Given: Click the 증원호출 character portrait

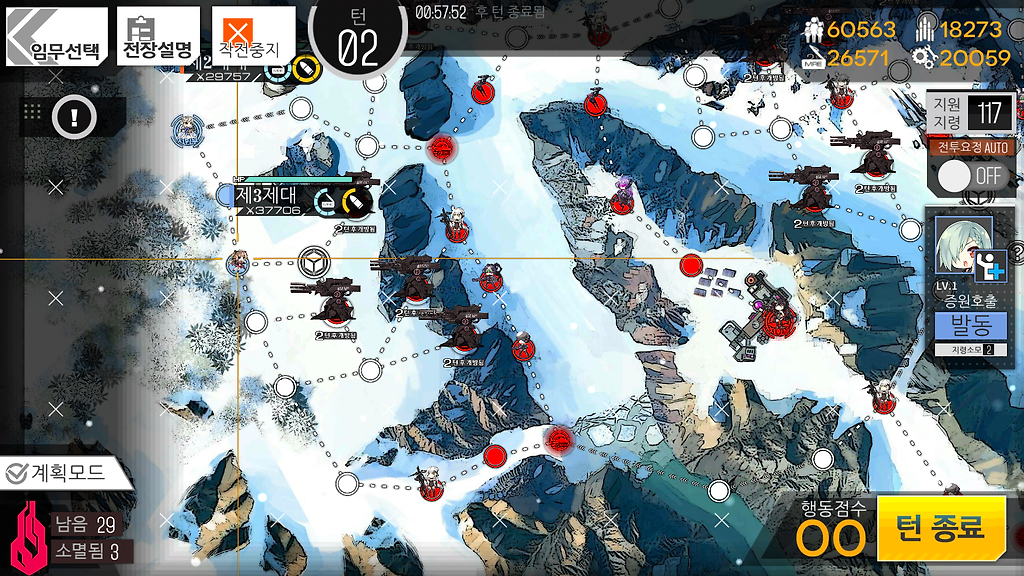Looking at the screenshot, I should pos(964,247).
